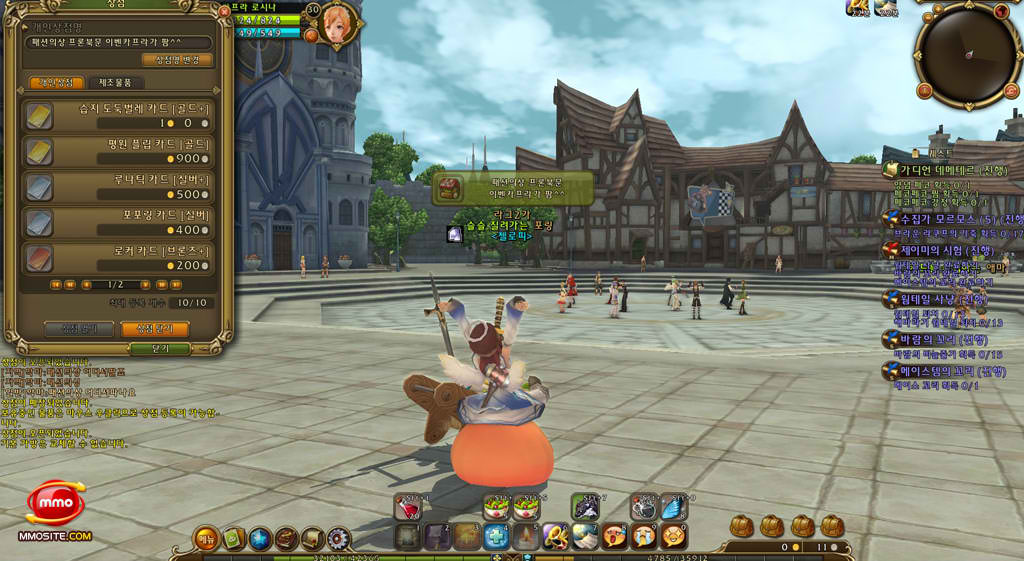Image resolution: width=1024 pixels, height=561 pixels.
Task: Activate the blue cross heal skill
Action: click(x=497, y=537)
